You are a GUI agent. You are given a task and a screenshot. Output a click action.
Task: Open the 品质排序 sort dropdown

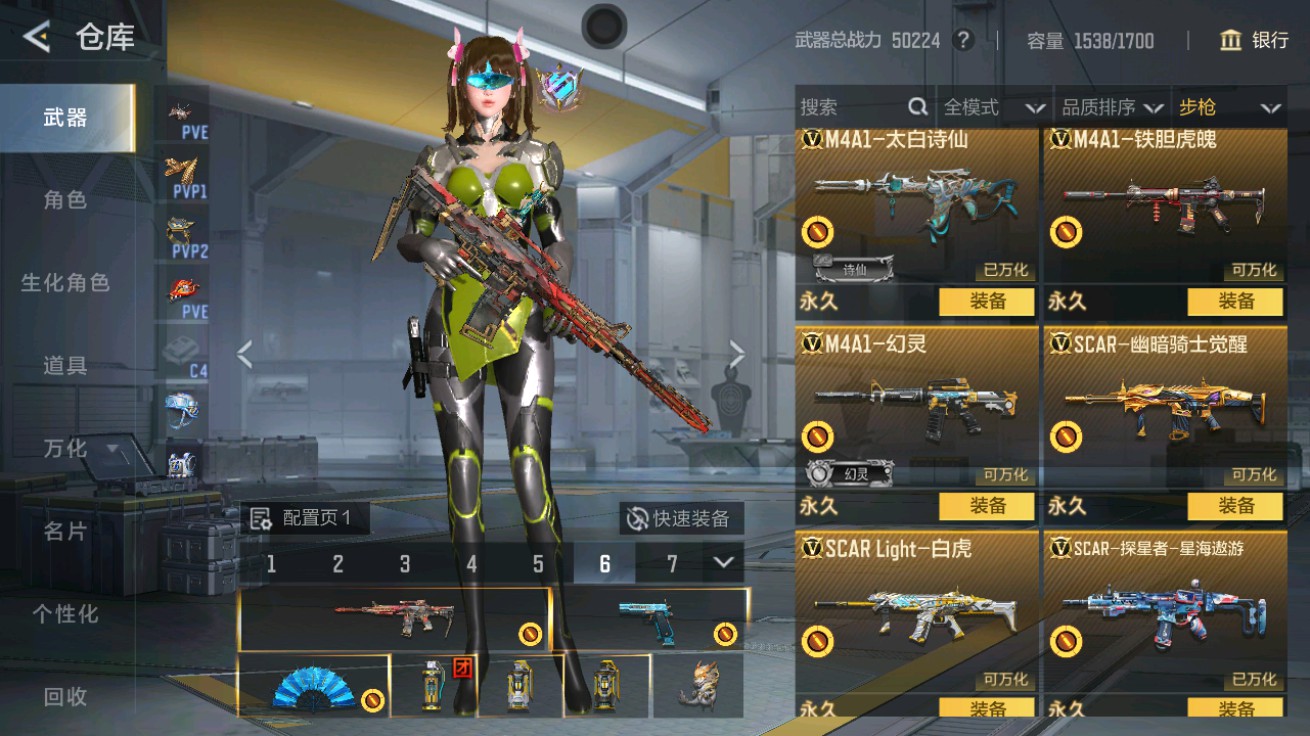1112,107
